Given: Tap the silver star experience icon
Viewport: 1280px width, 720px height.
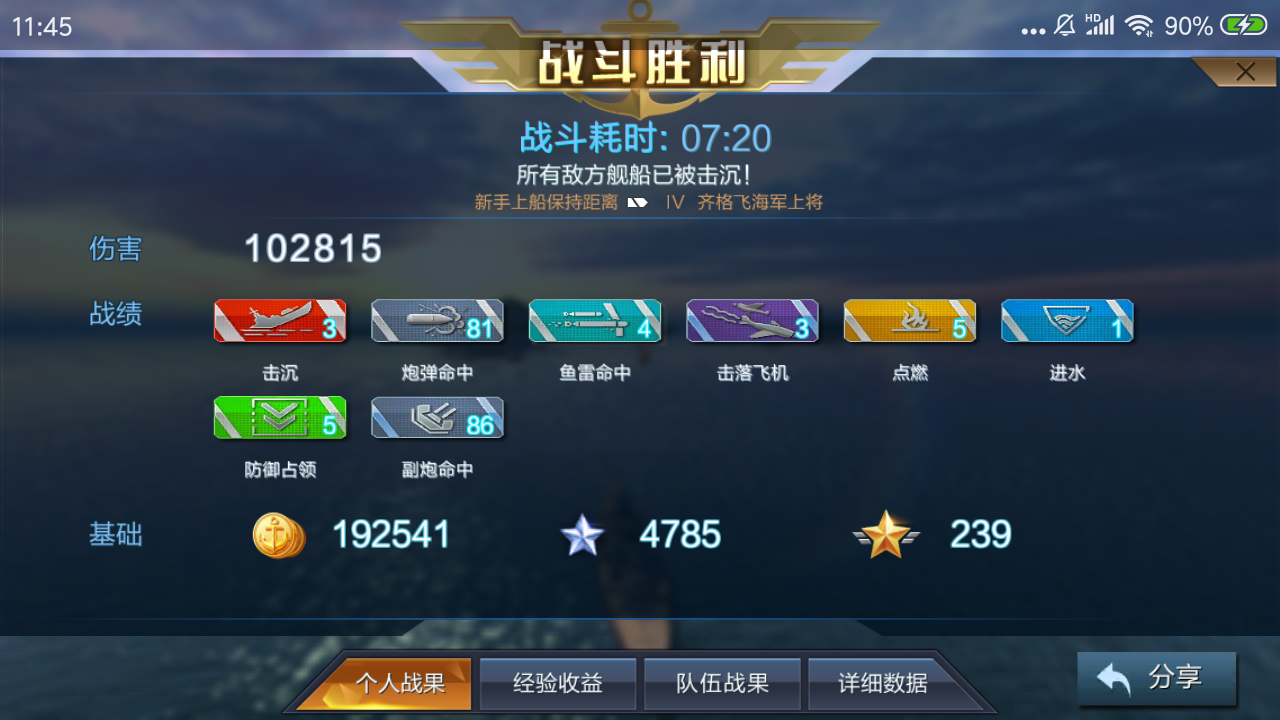Looking at the screenshot, I should coord(582,535).
